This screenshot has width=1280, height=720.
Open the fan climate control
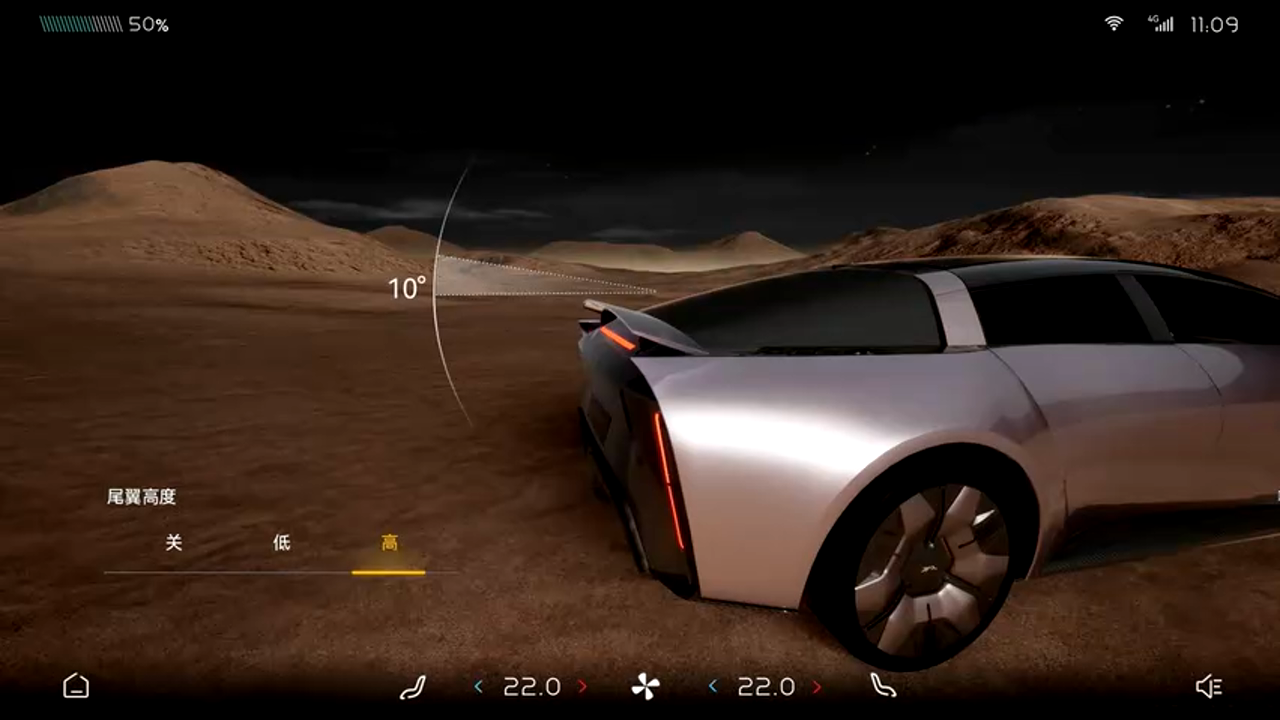[x=645, y=686]
